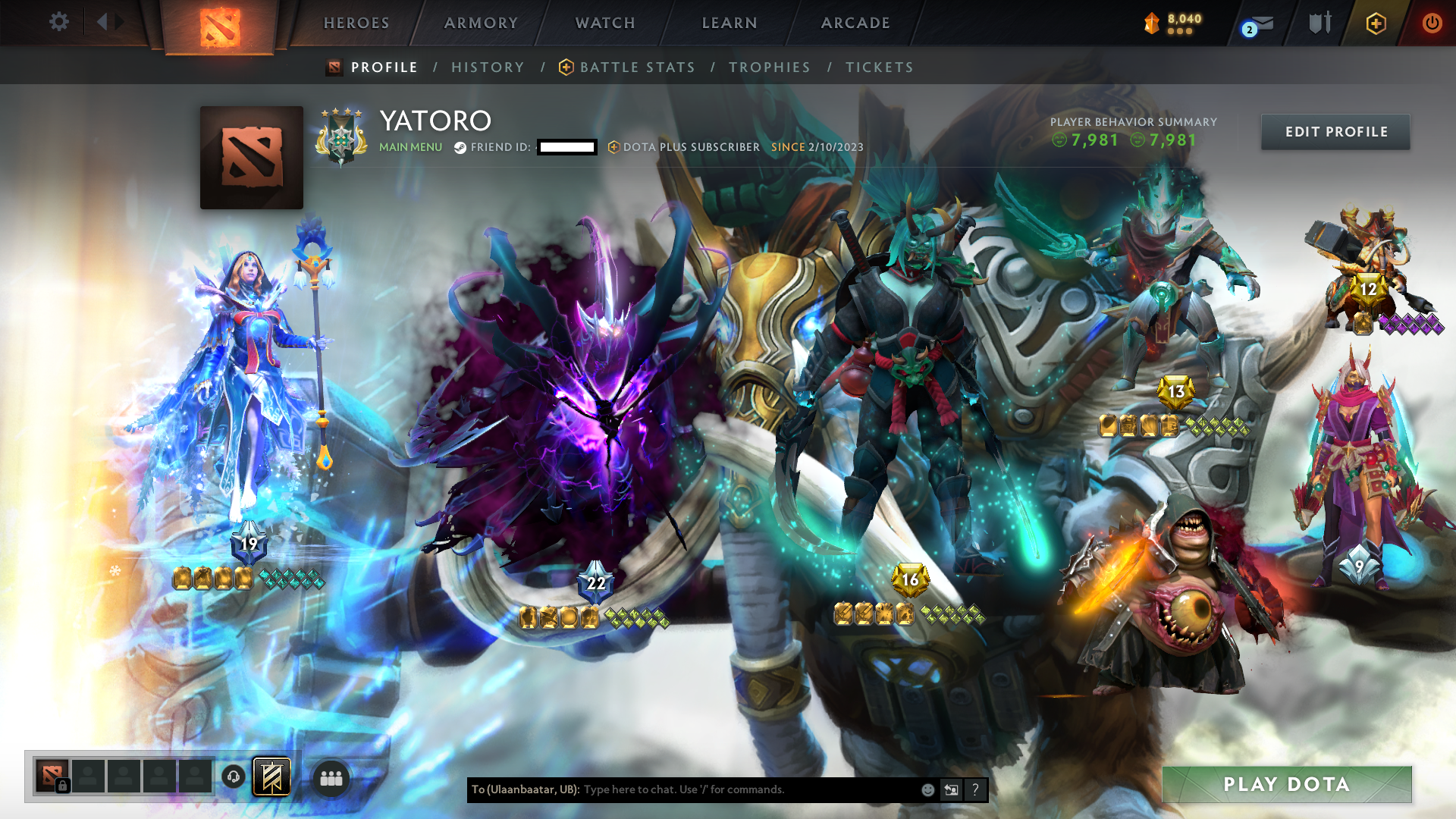Viewport: 1456px width, 819px height.
Task: Click the shards balance icon showing 8,040
Action: click(x=1150, y=24)
